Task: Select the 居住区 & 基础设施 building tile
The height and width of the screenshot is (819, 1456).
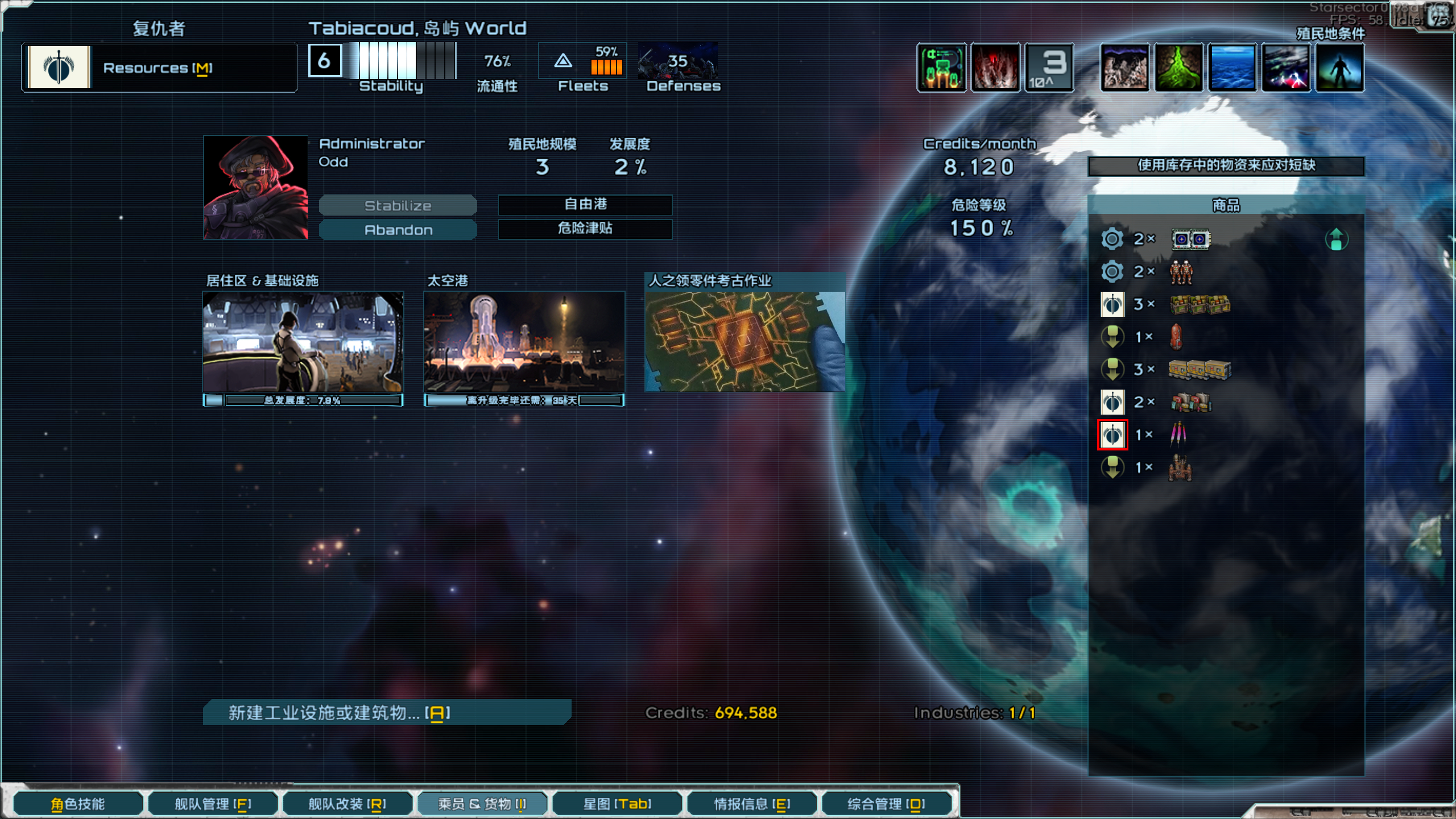Action: pos(303,342)
